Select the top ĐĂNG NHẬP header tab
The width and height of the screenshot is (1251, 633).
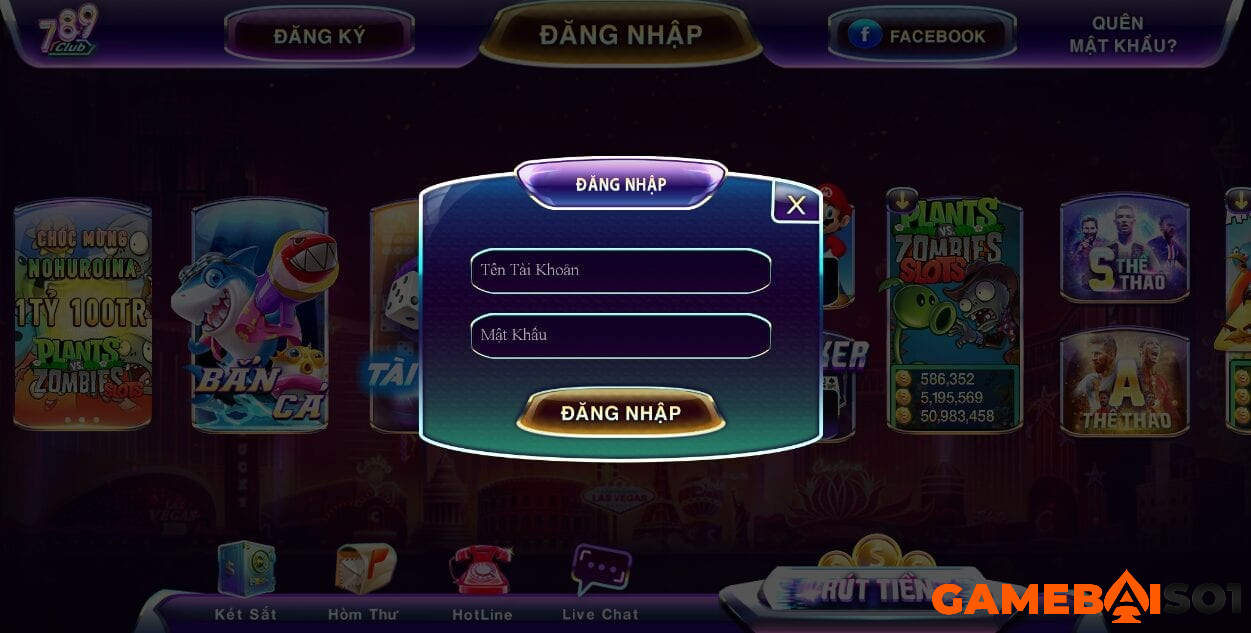point(620,34)
